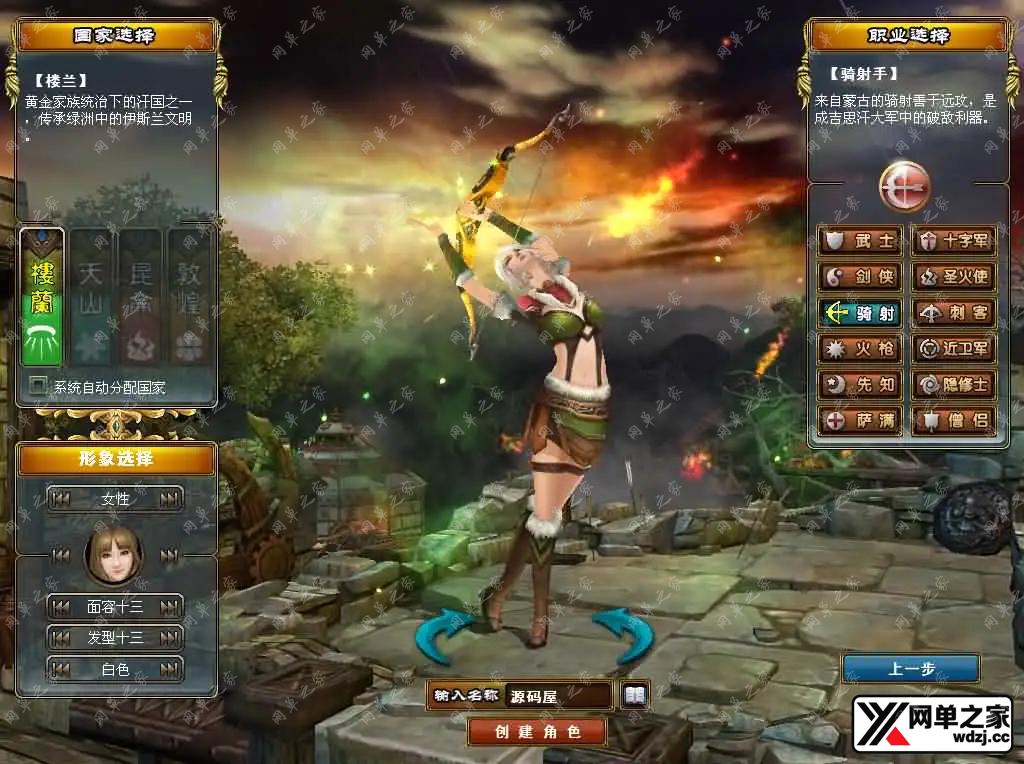Viewport: 1024px width, 764px height.
Task: Select the 圣火使 class
Action: click(954, 277)
